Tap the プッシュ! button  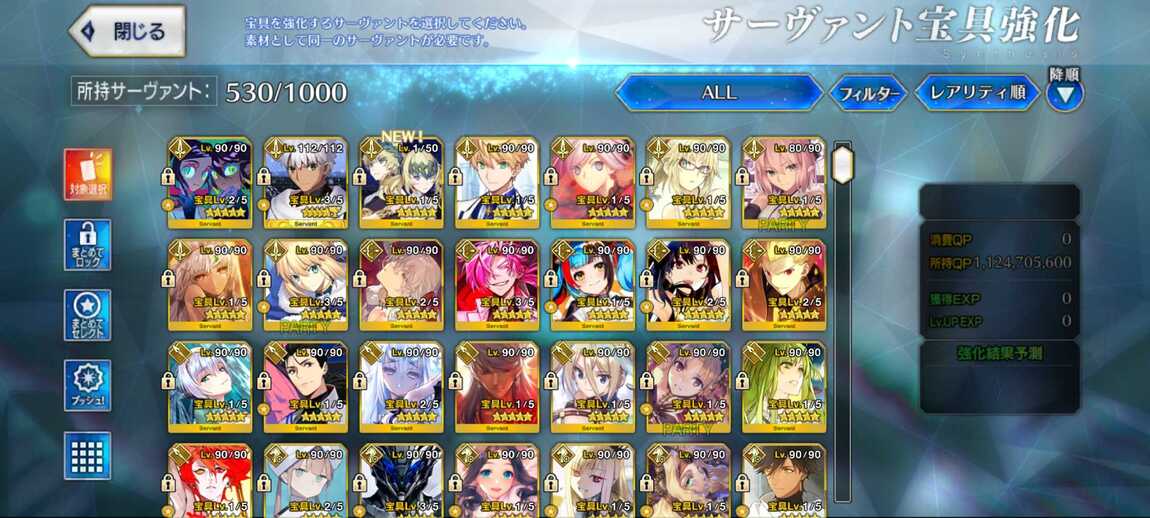pos(88,385)
